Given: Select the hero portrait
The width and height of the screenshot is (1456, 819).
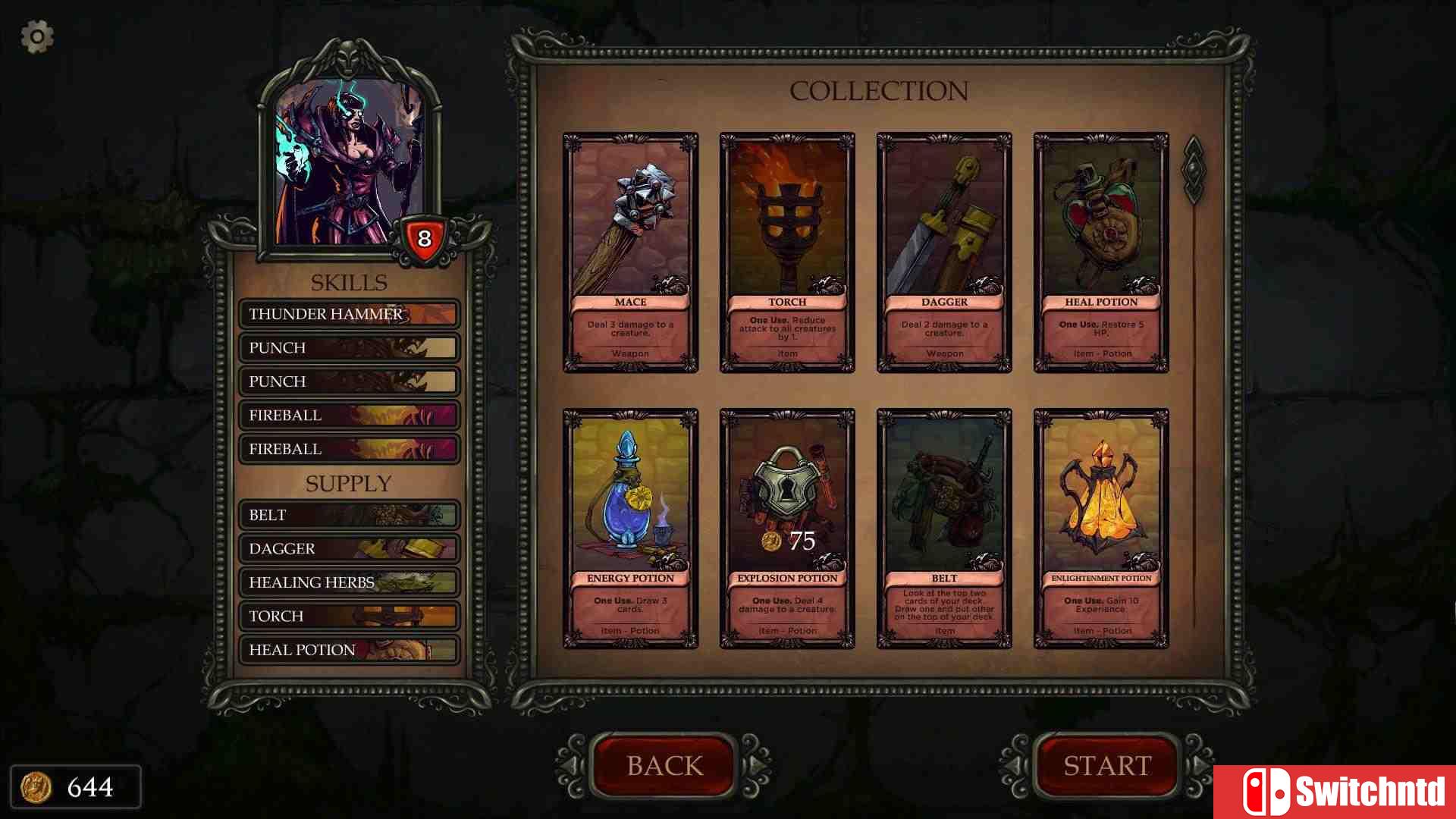Looking at the screenshot, I should (x=349, y=163).
